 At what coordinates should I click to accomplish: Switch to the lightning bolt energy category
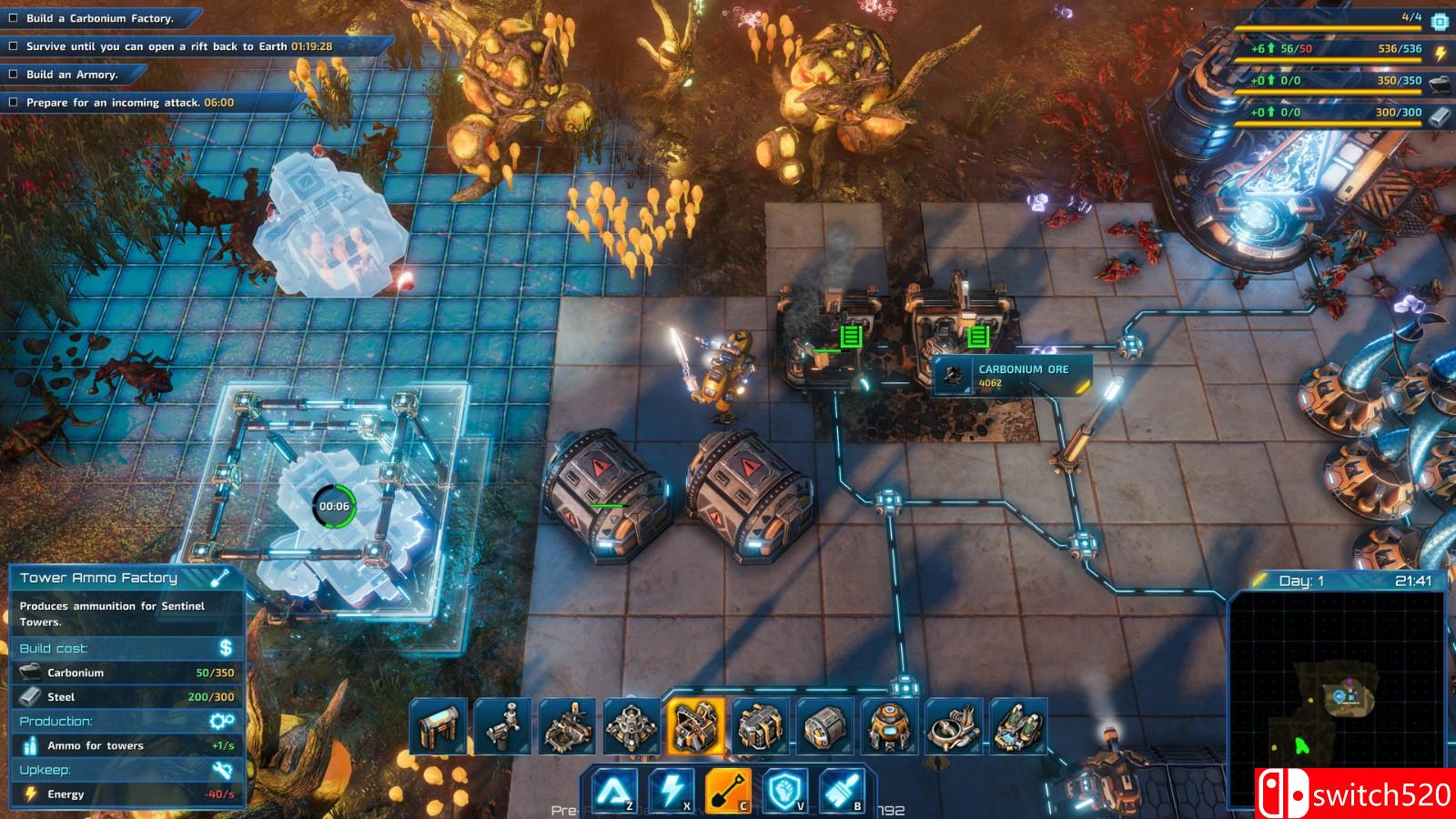pos(672,790)
